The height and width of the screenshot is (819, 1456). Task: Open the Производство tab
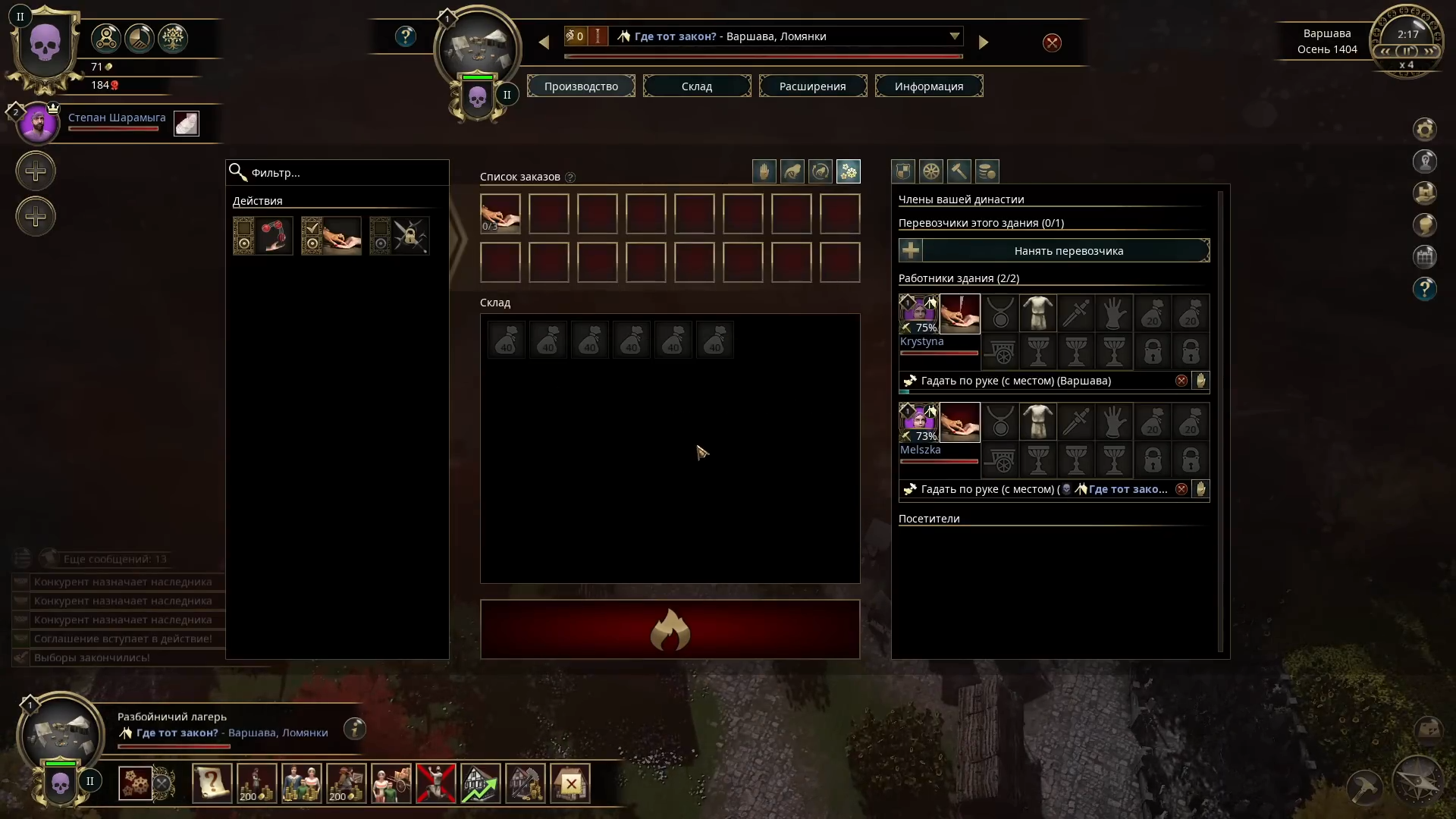pos(581,86)
